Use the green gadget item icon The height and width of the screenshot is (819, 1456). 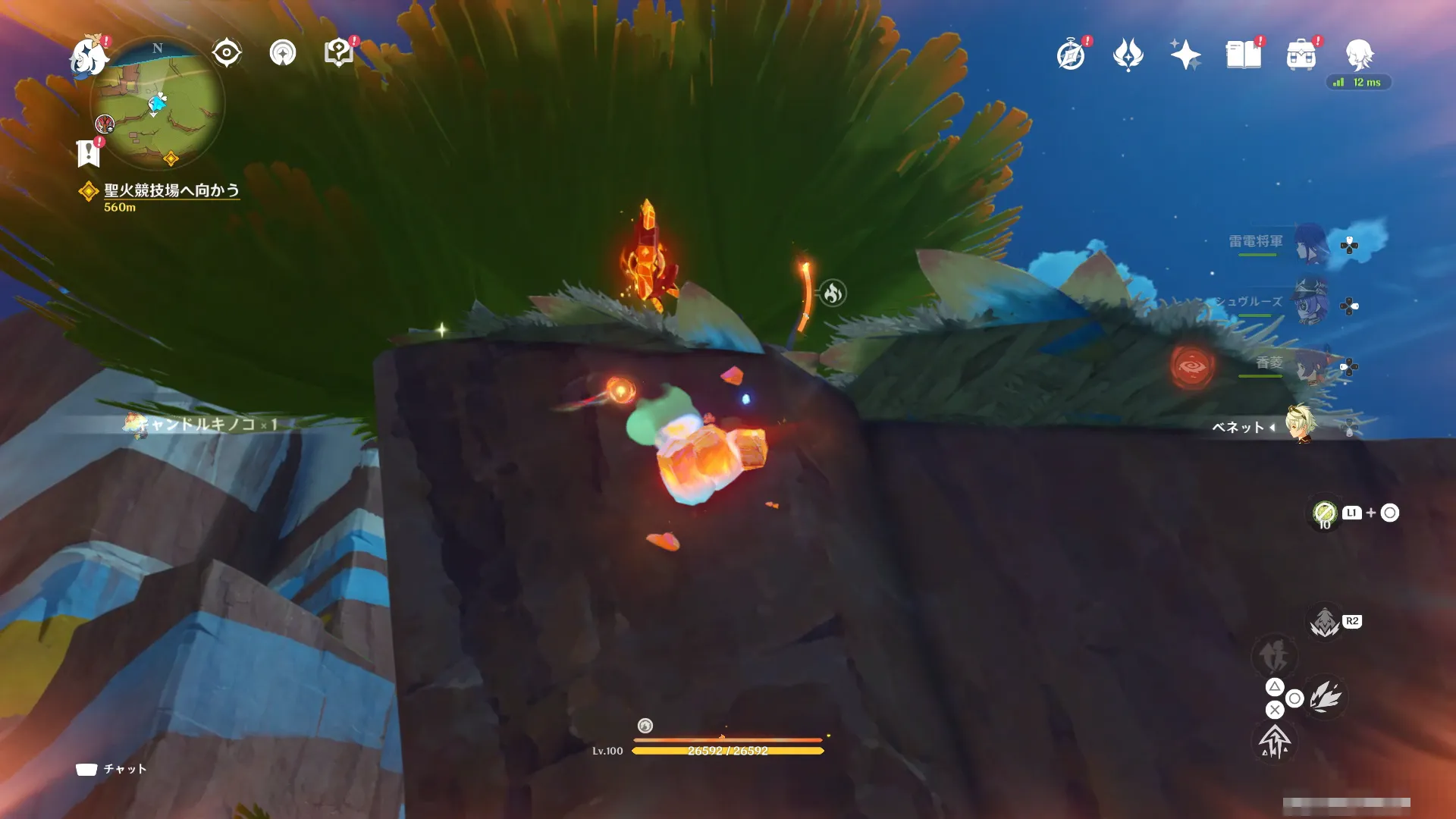pos(1324,513)
